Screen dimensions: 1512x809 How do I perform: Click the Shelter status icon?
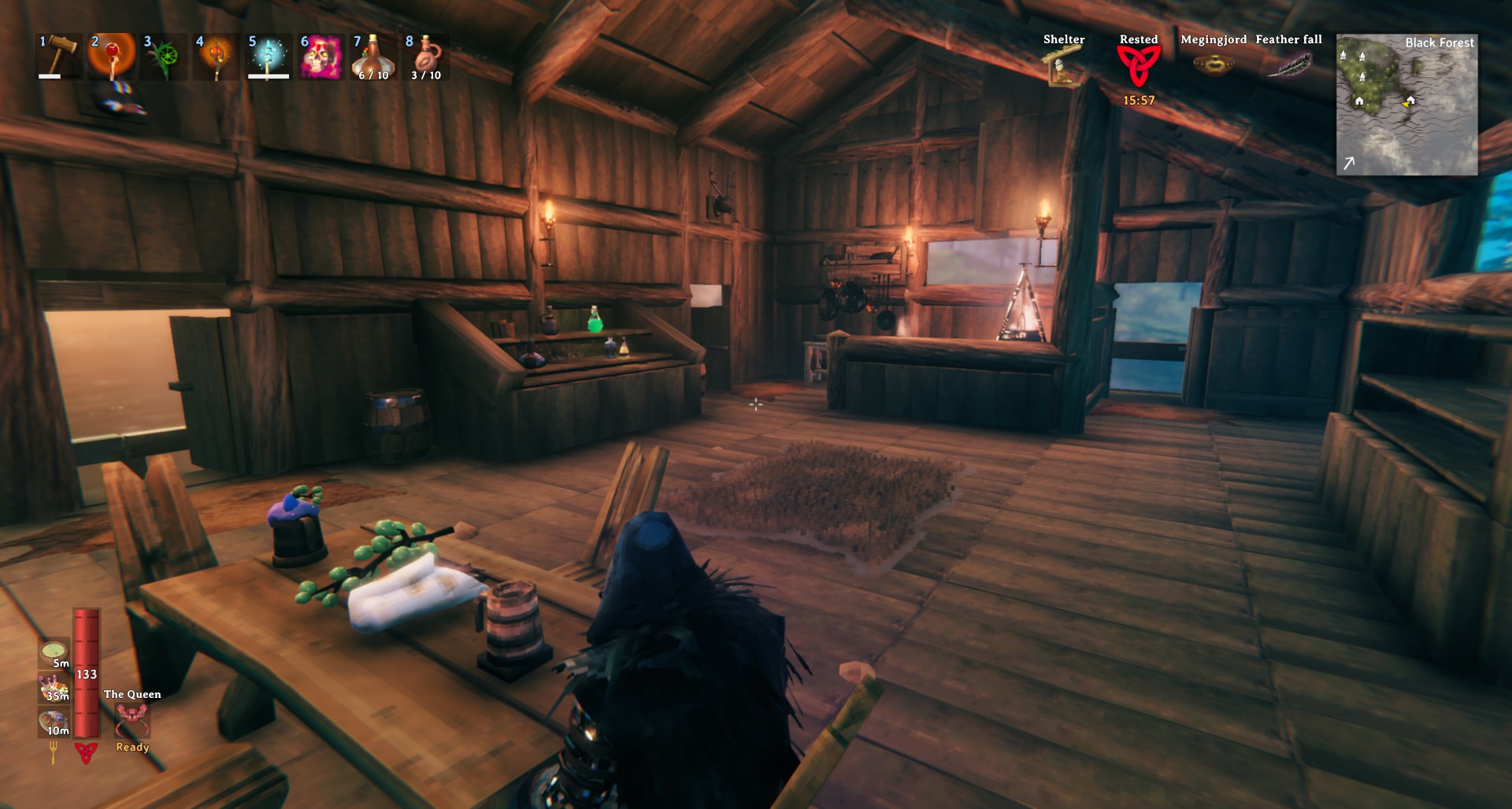point(1063,65)
